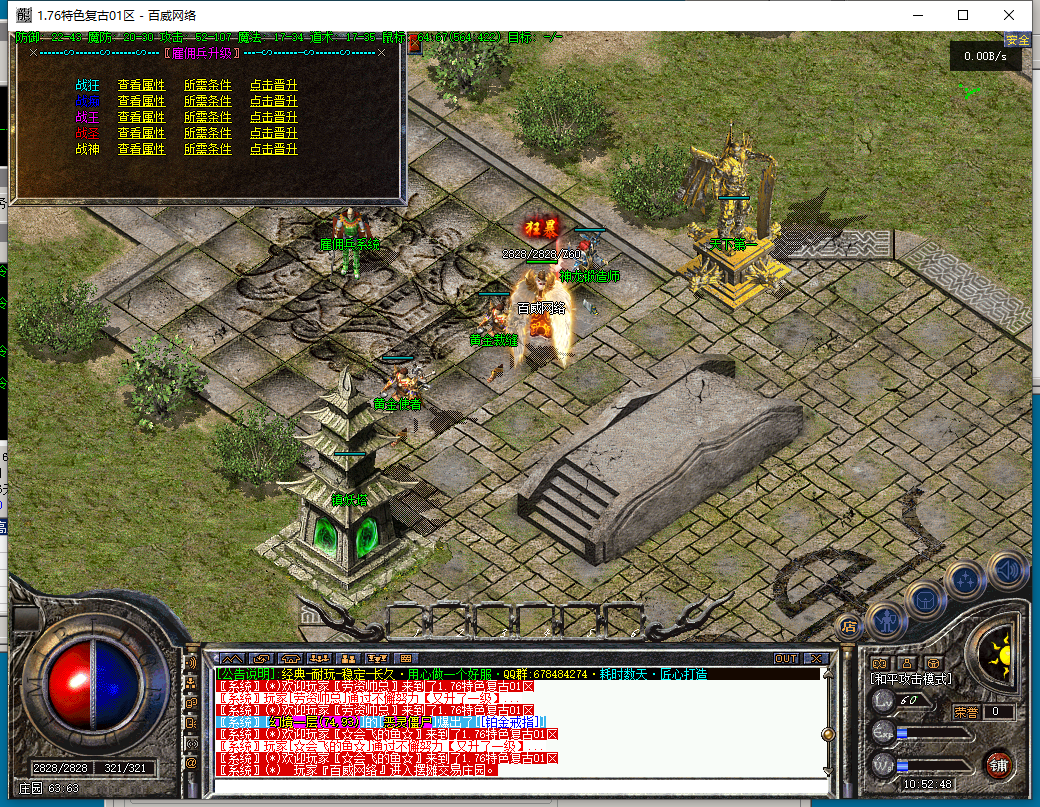Show required conditions for 战神

coord(207,149)
